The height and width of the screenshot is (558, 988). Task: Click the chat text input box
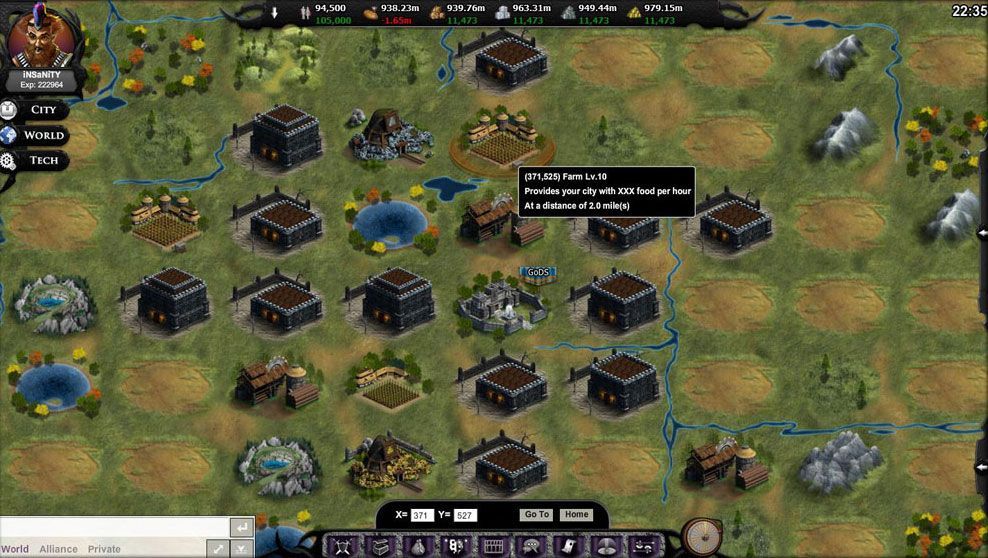point(113,528)
